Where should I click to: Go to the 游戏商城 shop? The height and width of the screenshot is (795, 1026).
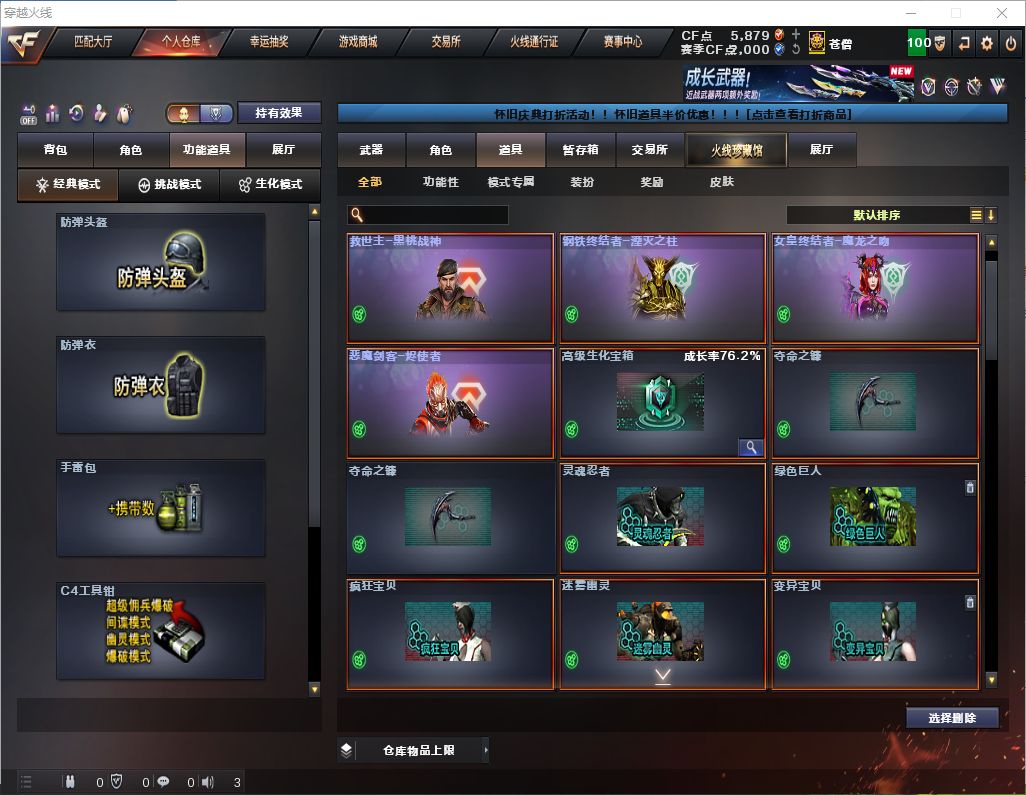pos(358,42)
